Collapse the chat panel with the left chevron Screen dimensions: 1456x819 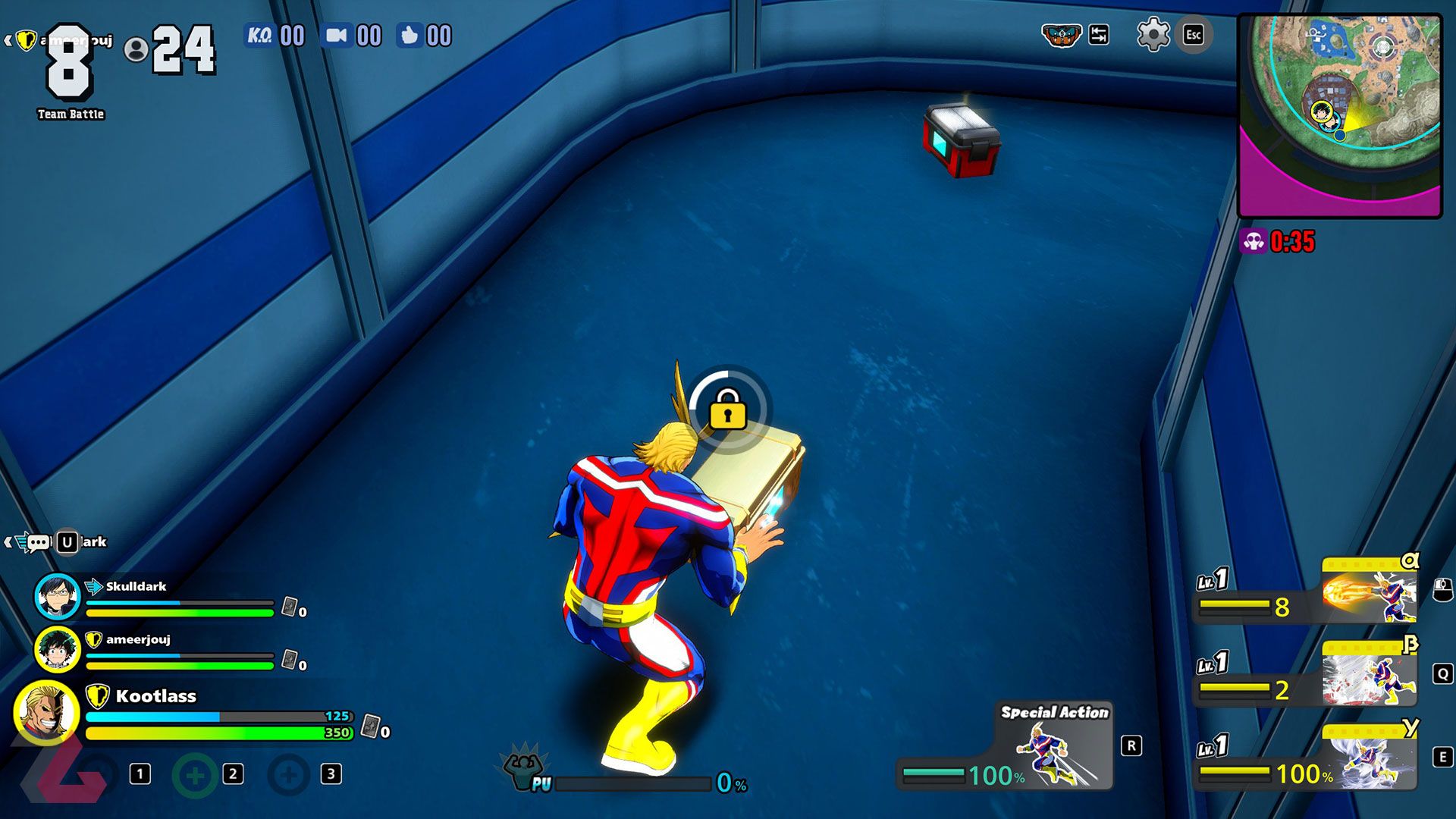click(x=8, y=542)
